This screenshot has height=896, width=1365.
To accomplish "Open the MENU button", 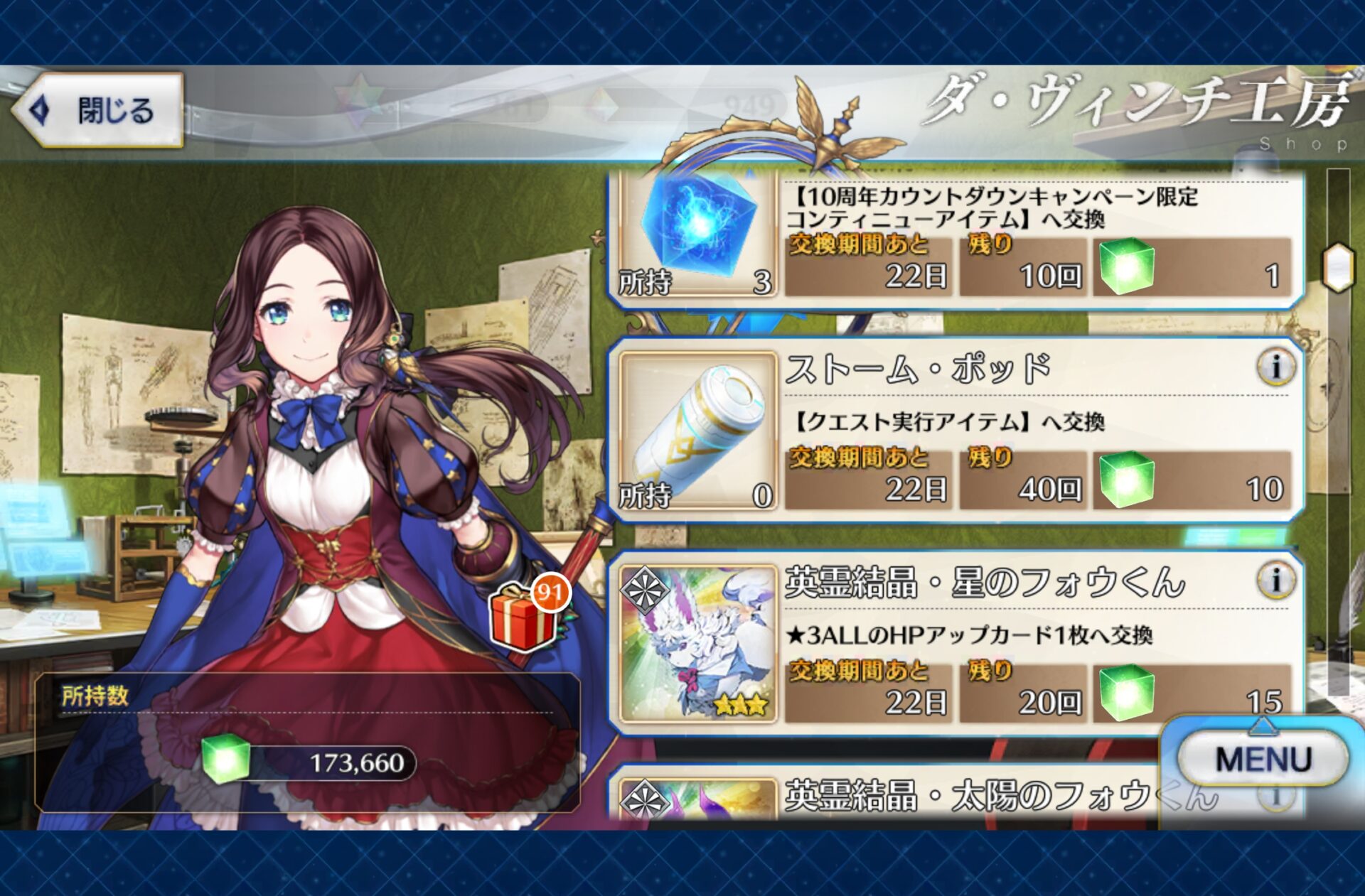I will [1263, 759].
